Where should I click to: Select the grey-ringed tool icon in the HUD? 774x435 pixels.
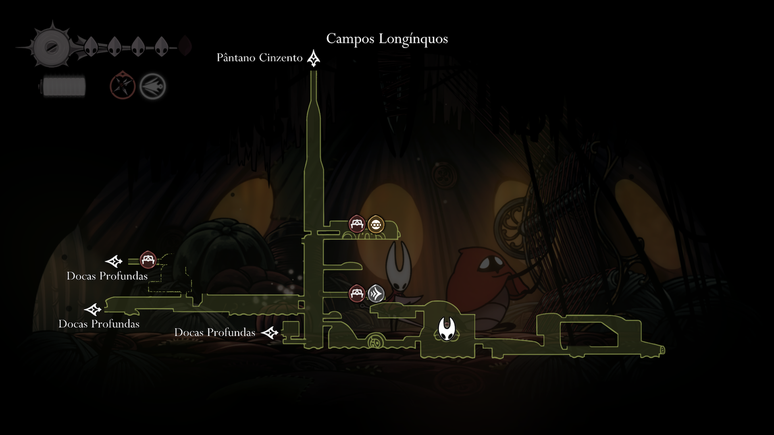coord(152,86)
